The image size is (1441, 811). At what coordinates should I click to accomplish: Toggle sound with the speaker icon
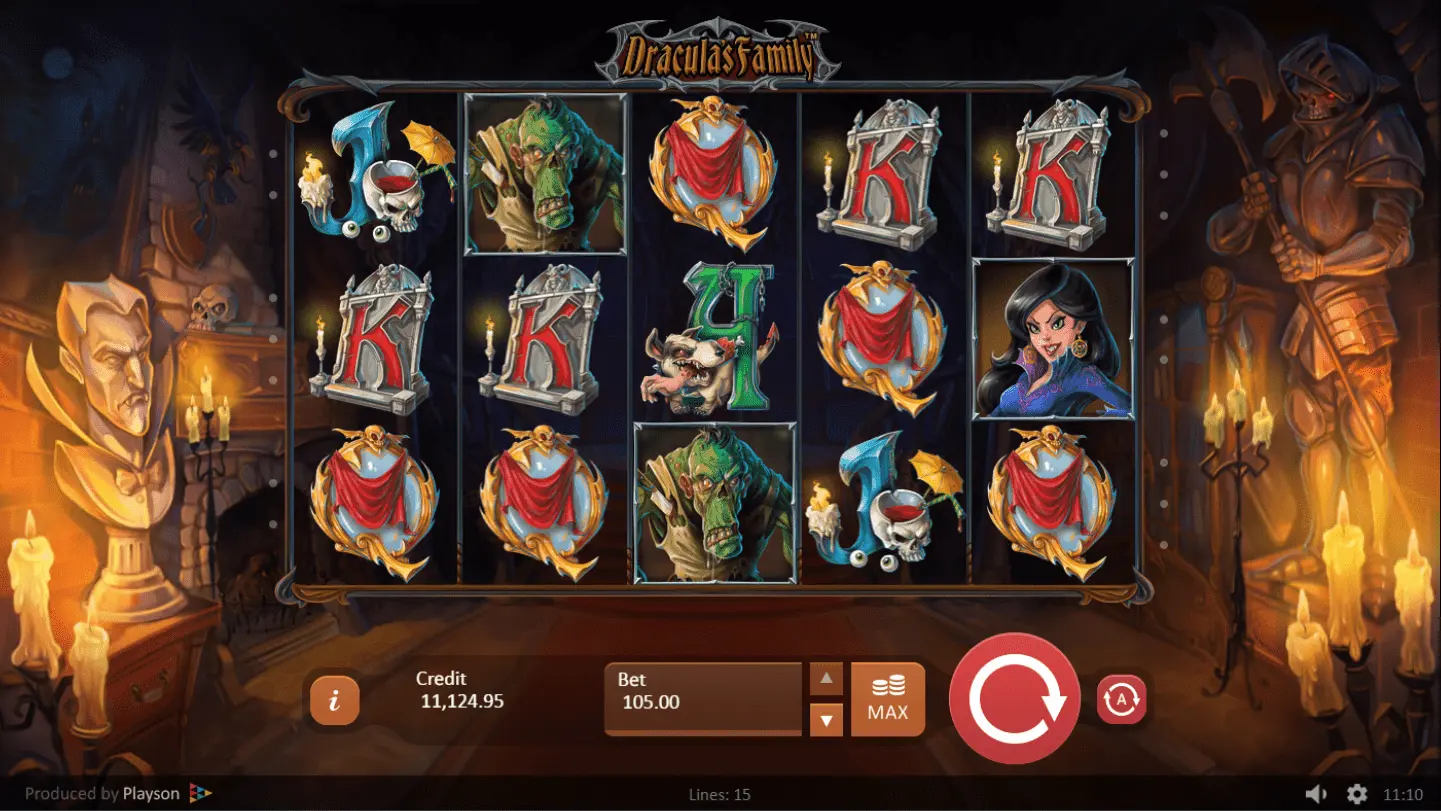click(1316, 794)
